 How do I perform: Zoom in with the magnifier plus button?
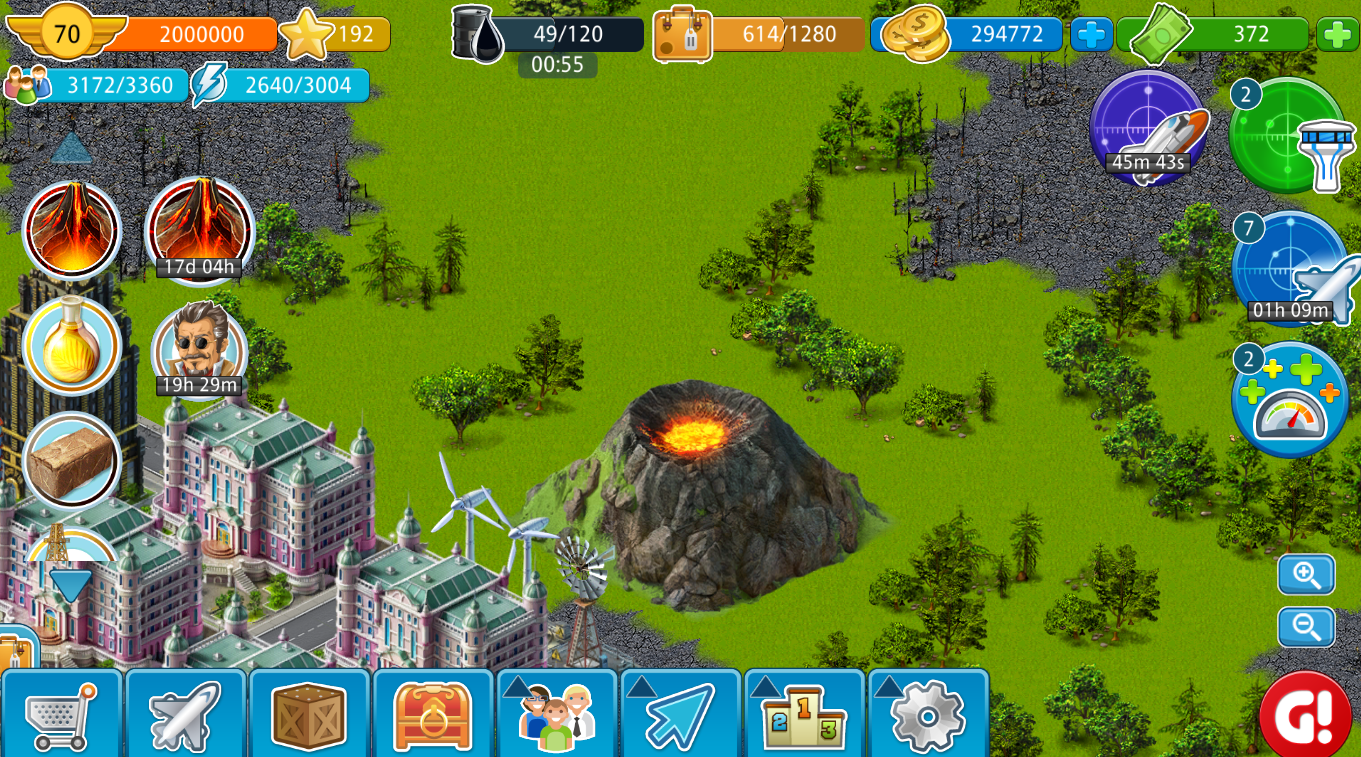tap(1306, 575)
